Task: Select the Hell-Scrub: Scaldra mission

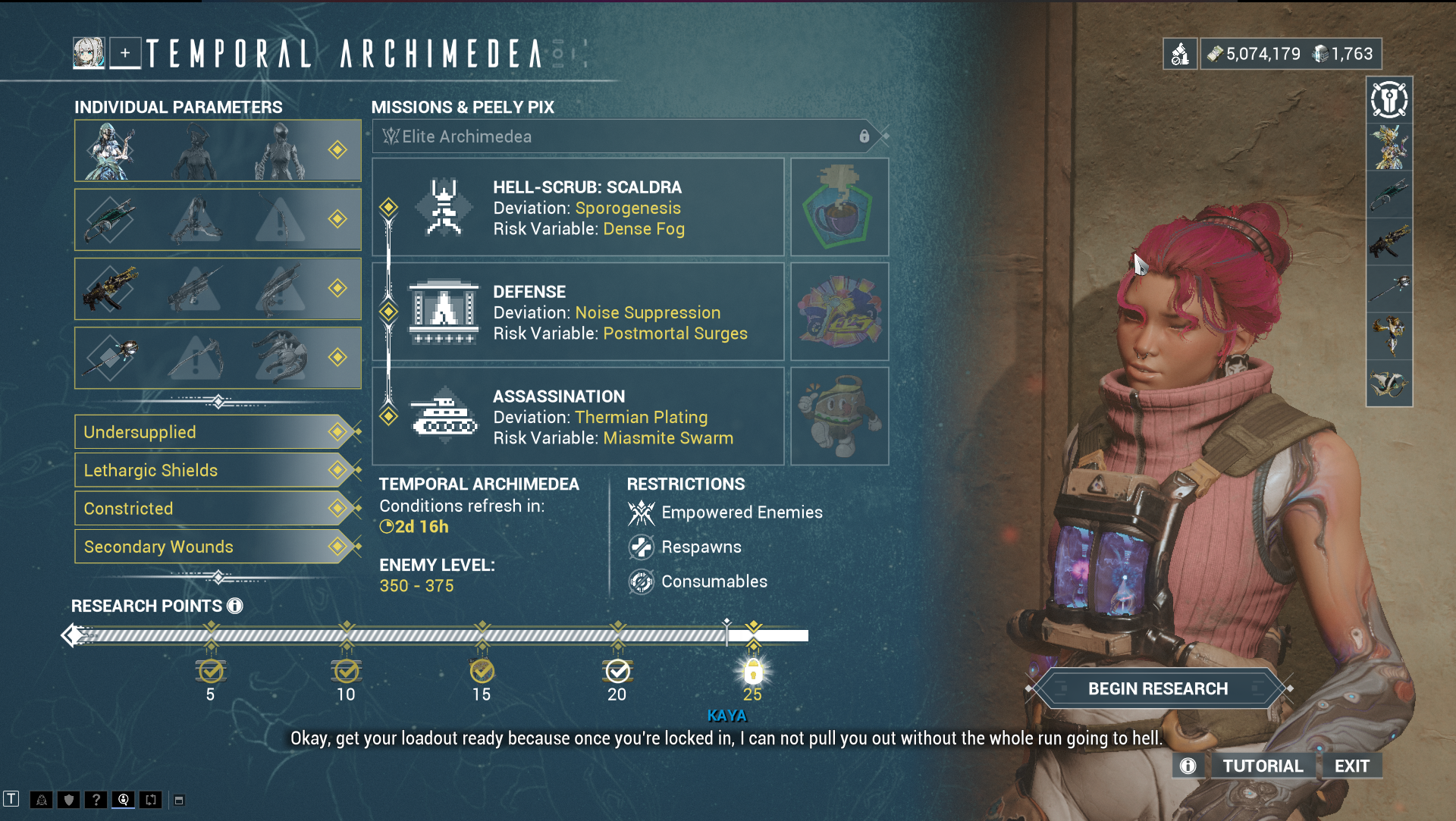Action: [x=578, y=208]
